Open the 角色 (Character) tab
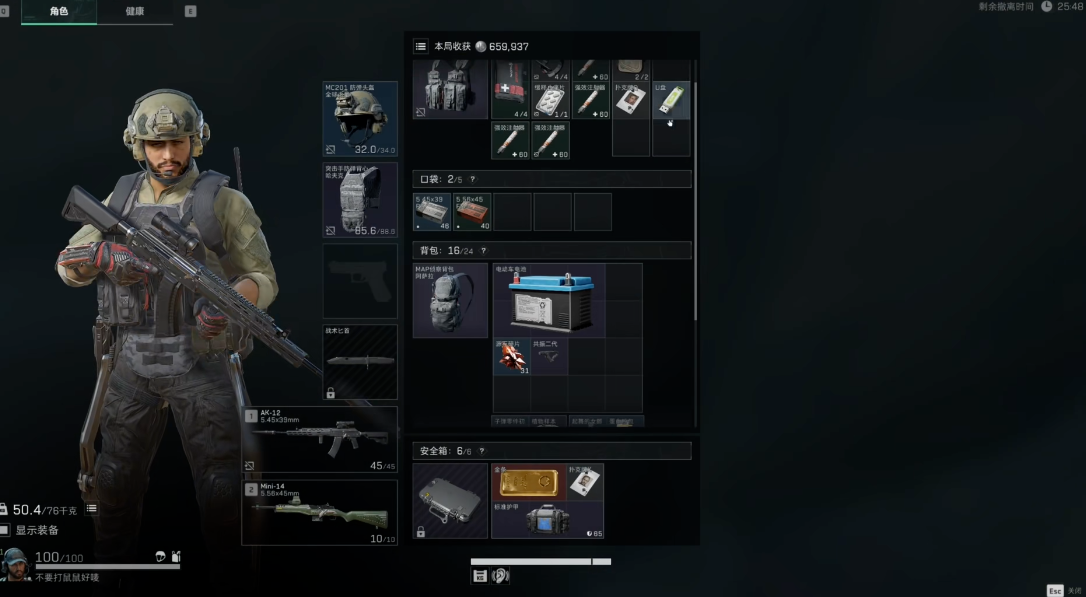1086x597 pixels. coord(59,12)
